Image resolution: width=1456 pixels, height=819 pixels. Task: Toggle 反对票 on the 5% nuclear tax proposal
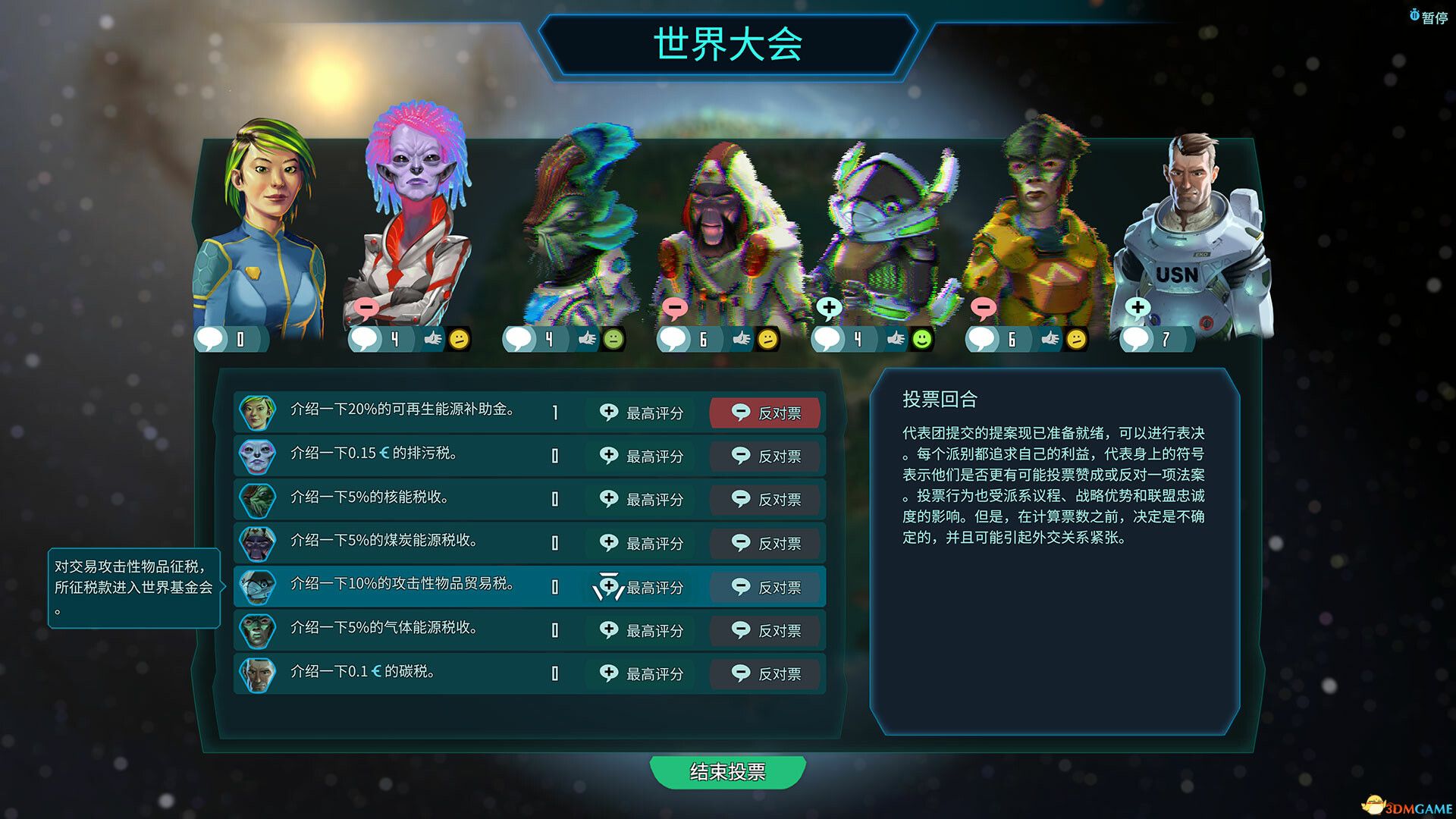766,500
